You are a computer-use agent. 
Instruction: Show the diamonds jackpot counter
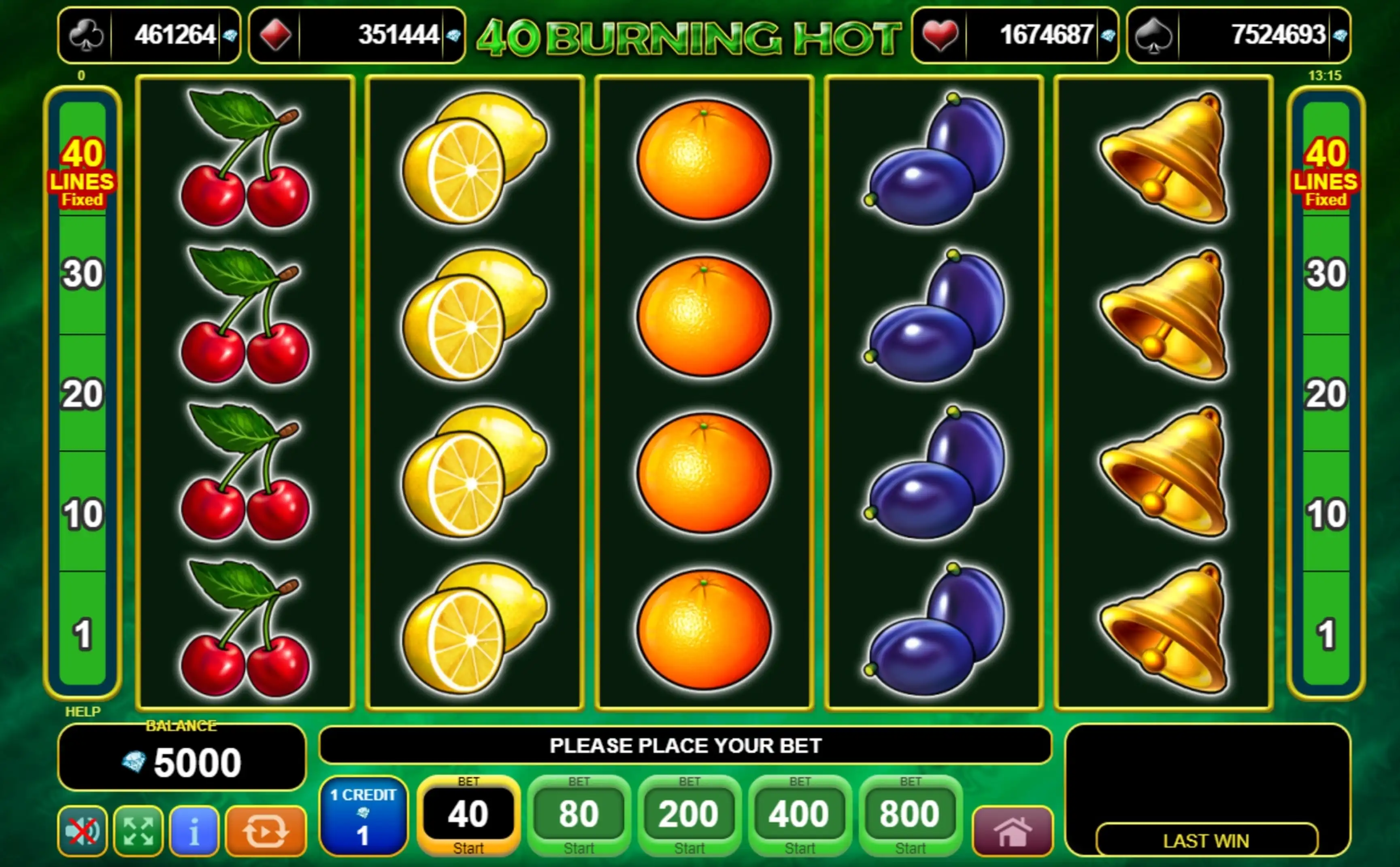coord(357,35)
